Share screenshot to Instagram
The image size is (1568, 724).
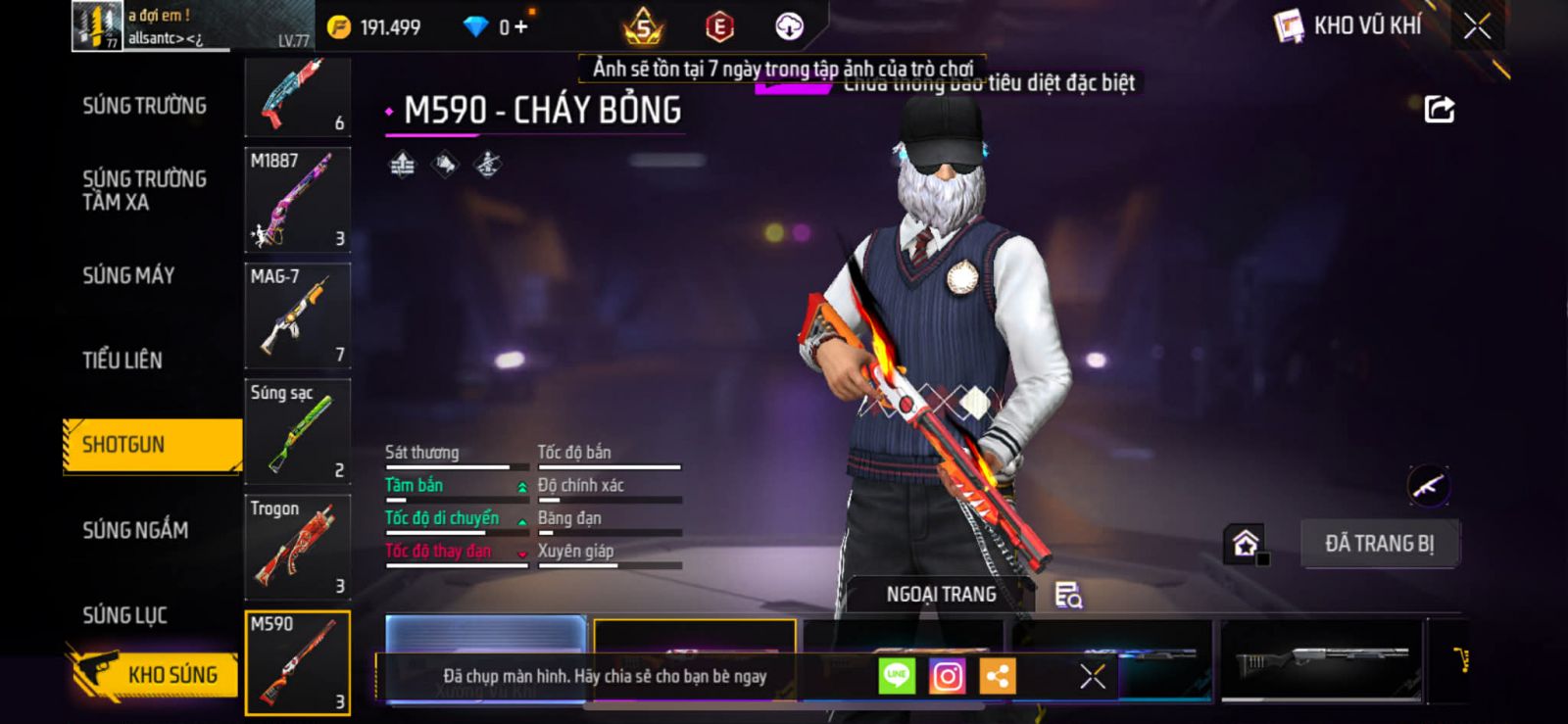click(x=947, y=676)
